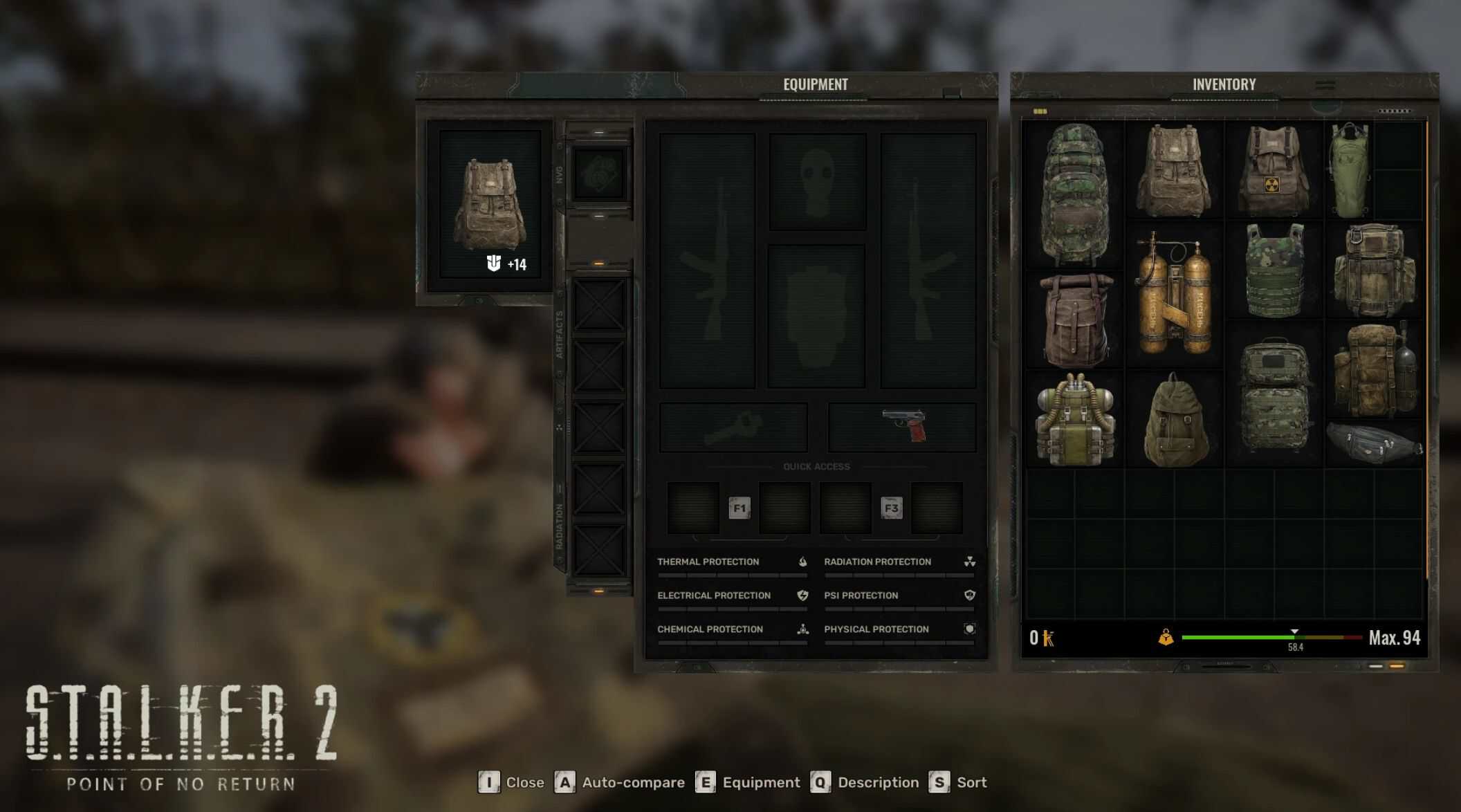Select the pack with tan breathing hoses
Image resolution: width=1461 pixels, height=812 pixels.
(x=1074, y=418)
